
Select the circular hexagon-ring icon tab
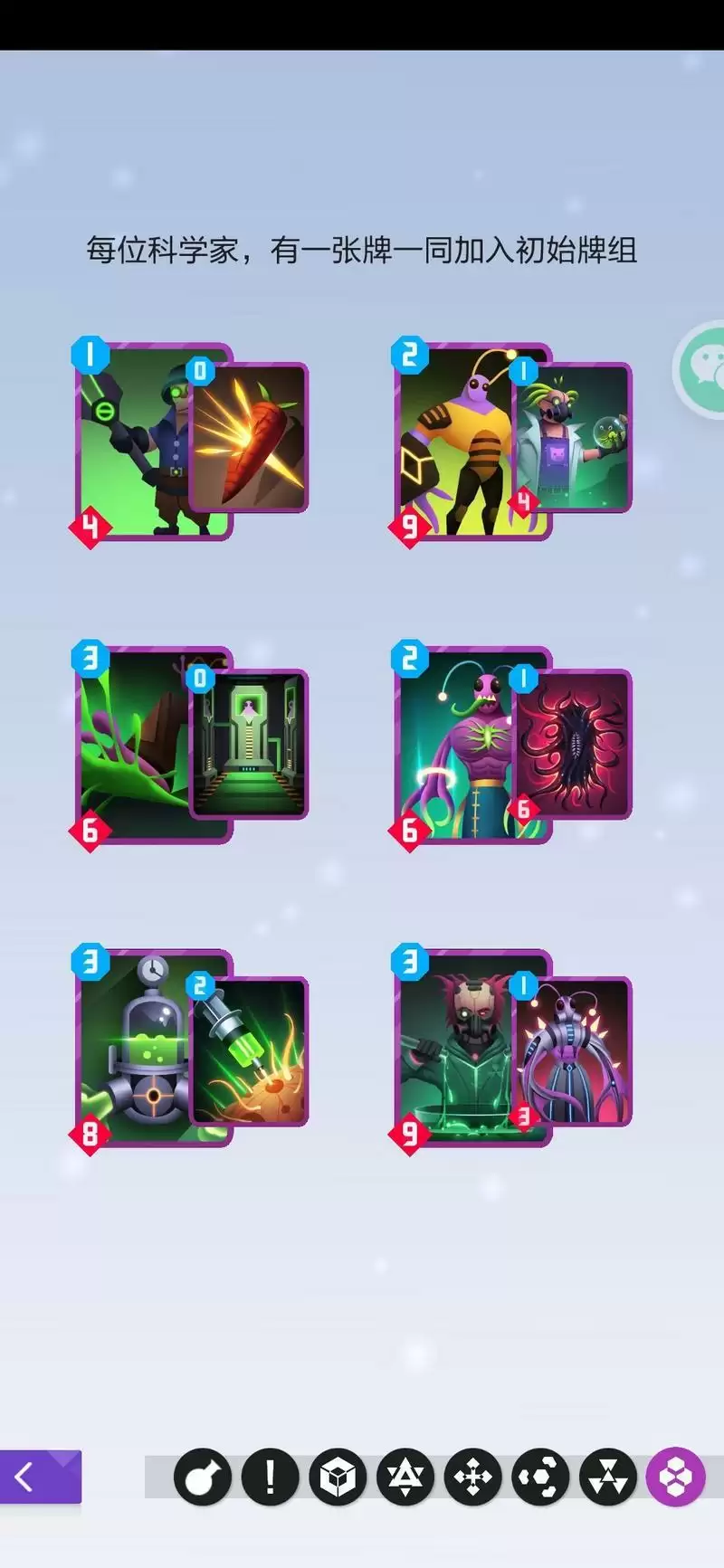[540, 1477]
